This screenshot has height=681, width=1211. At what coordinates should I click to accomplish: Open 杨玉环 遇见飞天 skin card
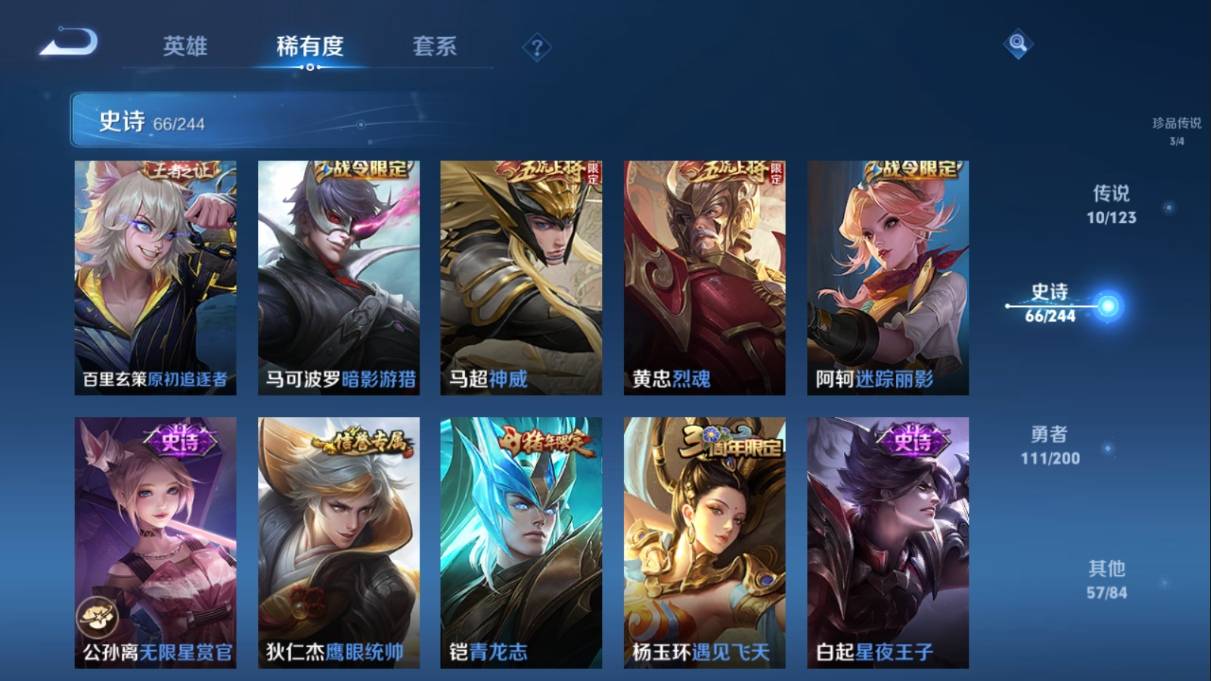tap(705, 542)
